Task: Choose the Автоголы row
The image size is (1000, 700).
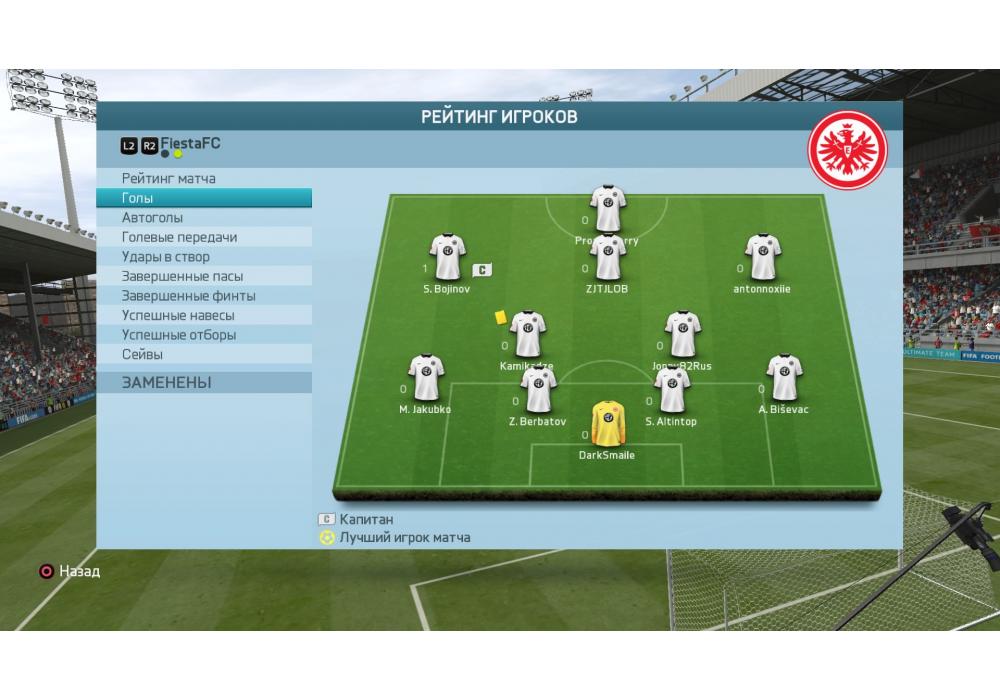Action: point(152,218)
